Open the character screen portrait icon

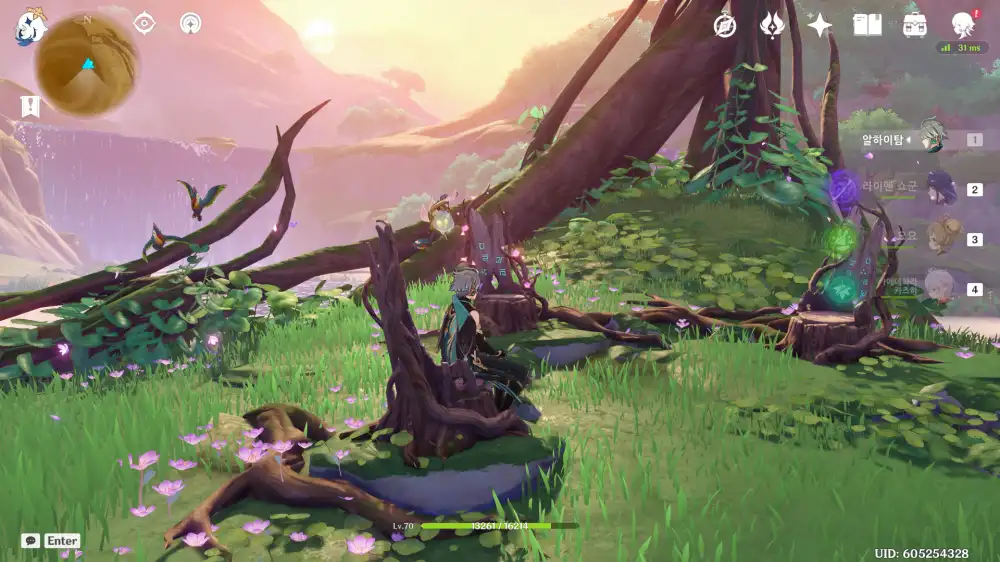point(962,24)
